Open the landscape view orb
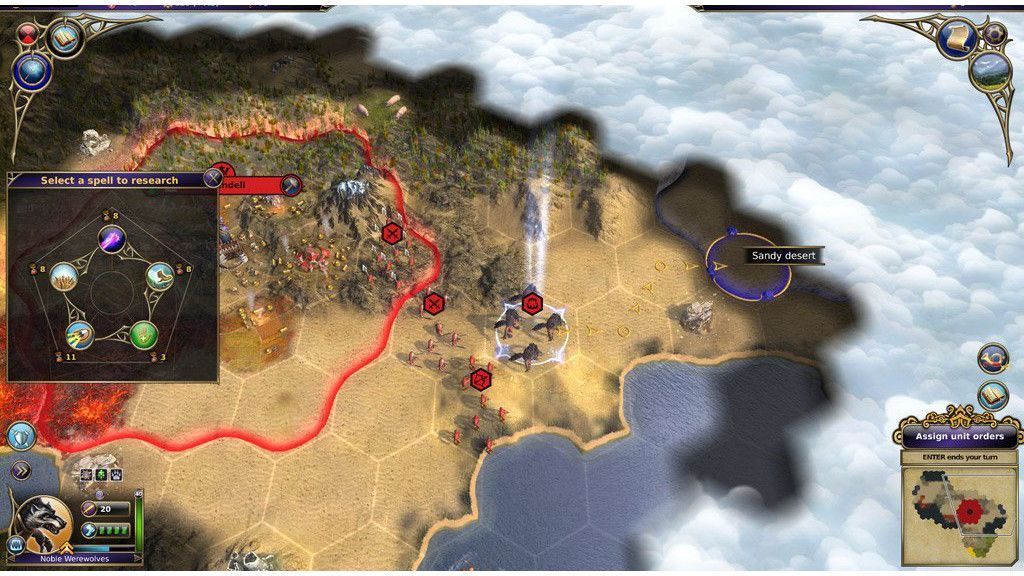The height and width of the screenshot is (576, 1024). click(989, 70)
